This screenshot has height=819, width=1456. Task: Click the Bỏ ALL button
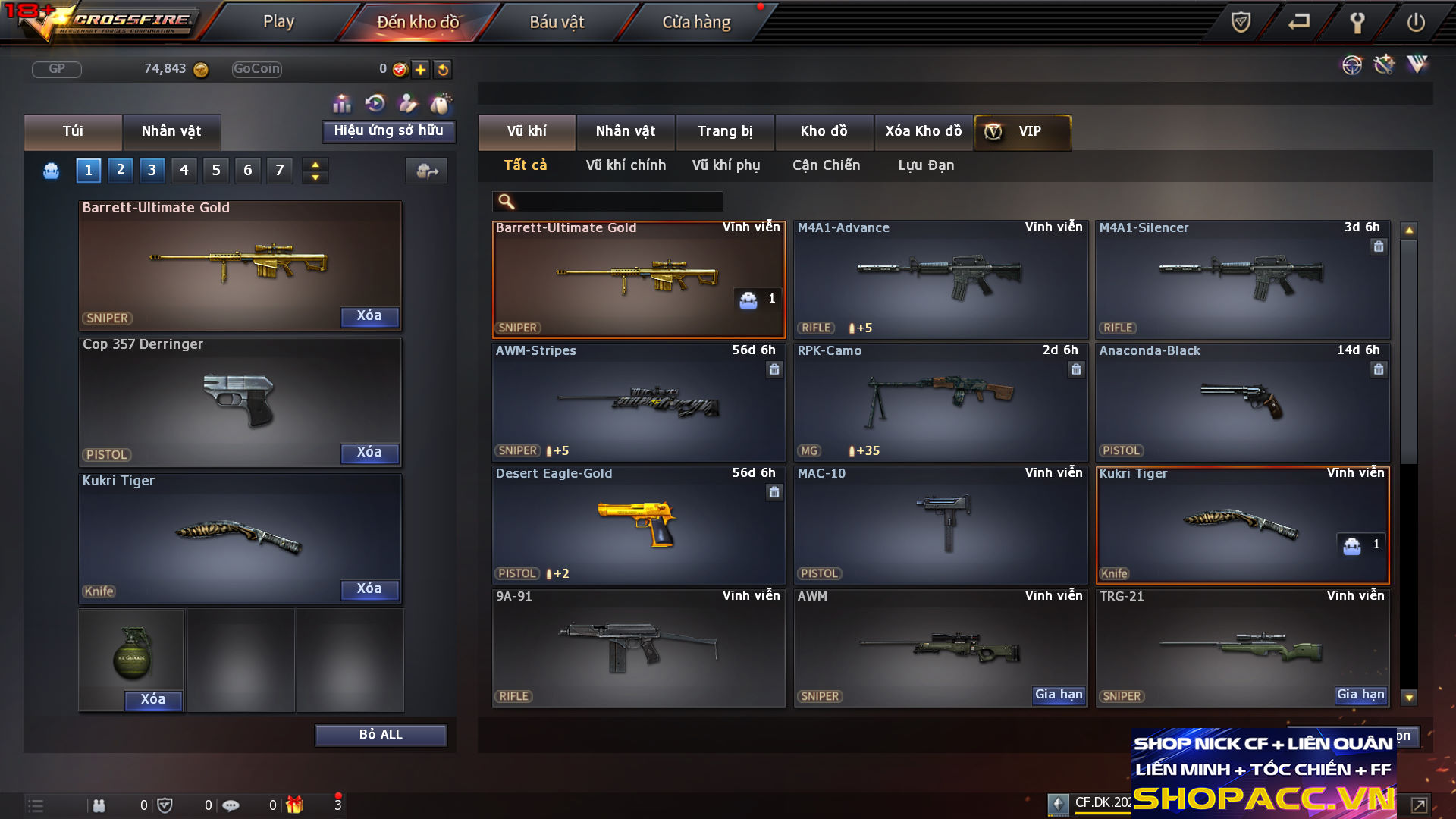point(381,735)
